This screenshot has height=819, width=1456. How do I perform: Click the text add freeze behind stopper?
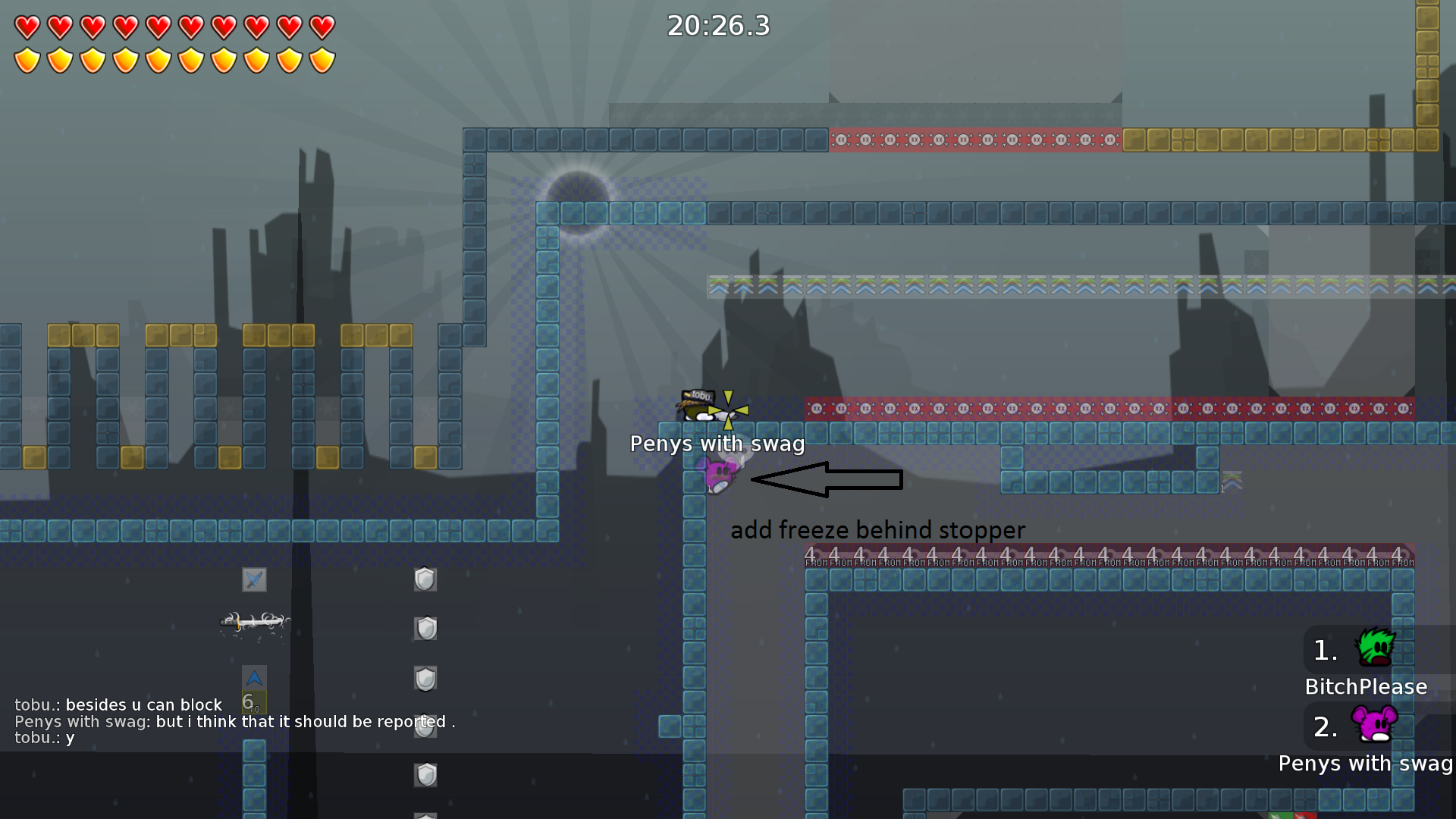[878, 530]
